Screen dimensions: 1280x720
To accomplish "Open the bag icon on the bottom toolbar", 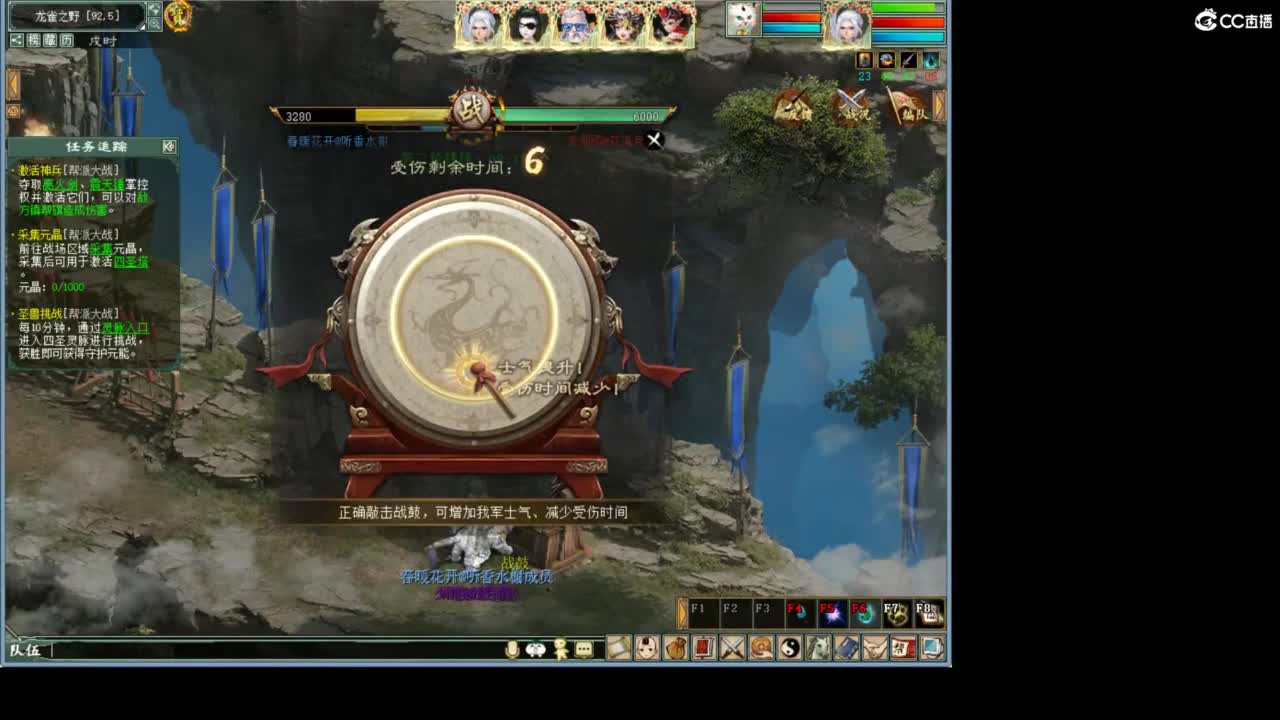I will pos(676,649).
